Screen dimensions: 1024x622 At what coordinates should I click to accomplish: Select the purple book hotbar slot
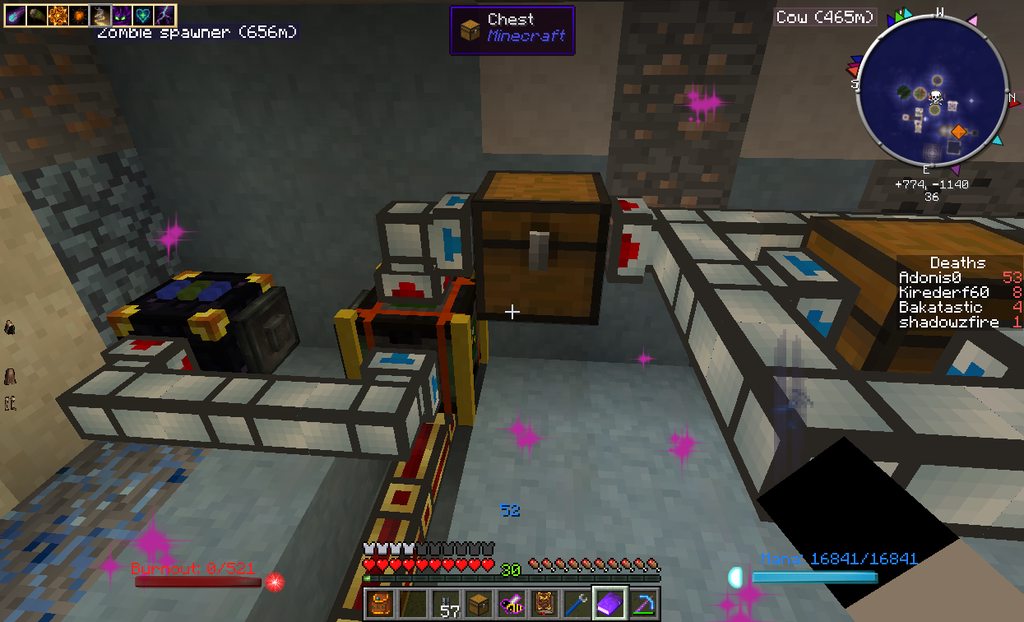click(x=609, y=603)
